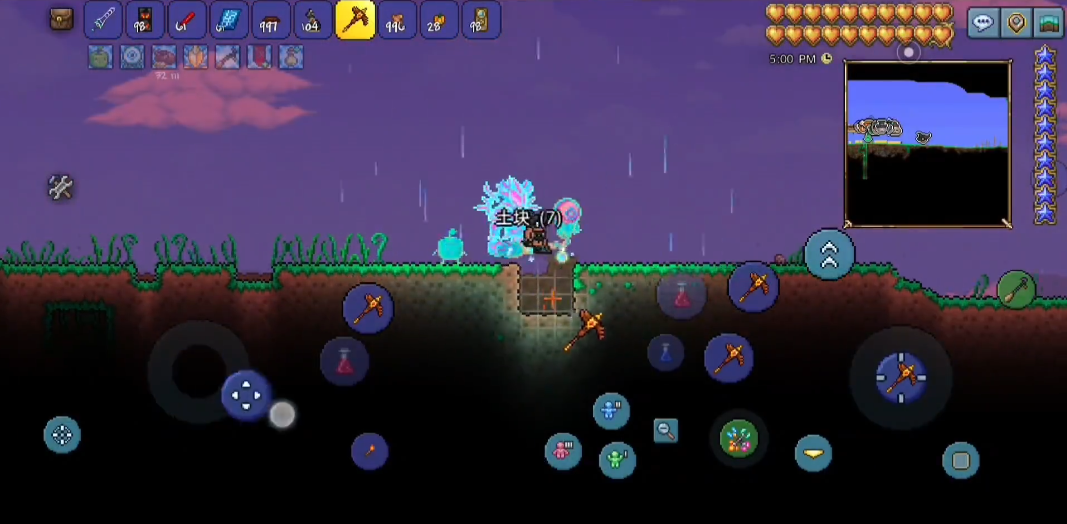Tap the minimap

click(927, 143)
